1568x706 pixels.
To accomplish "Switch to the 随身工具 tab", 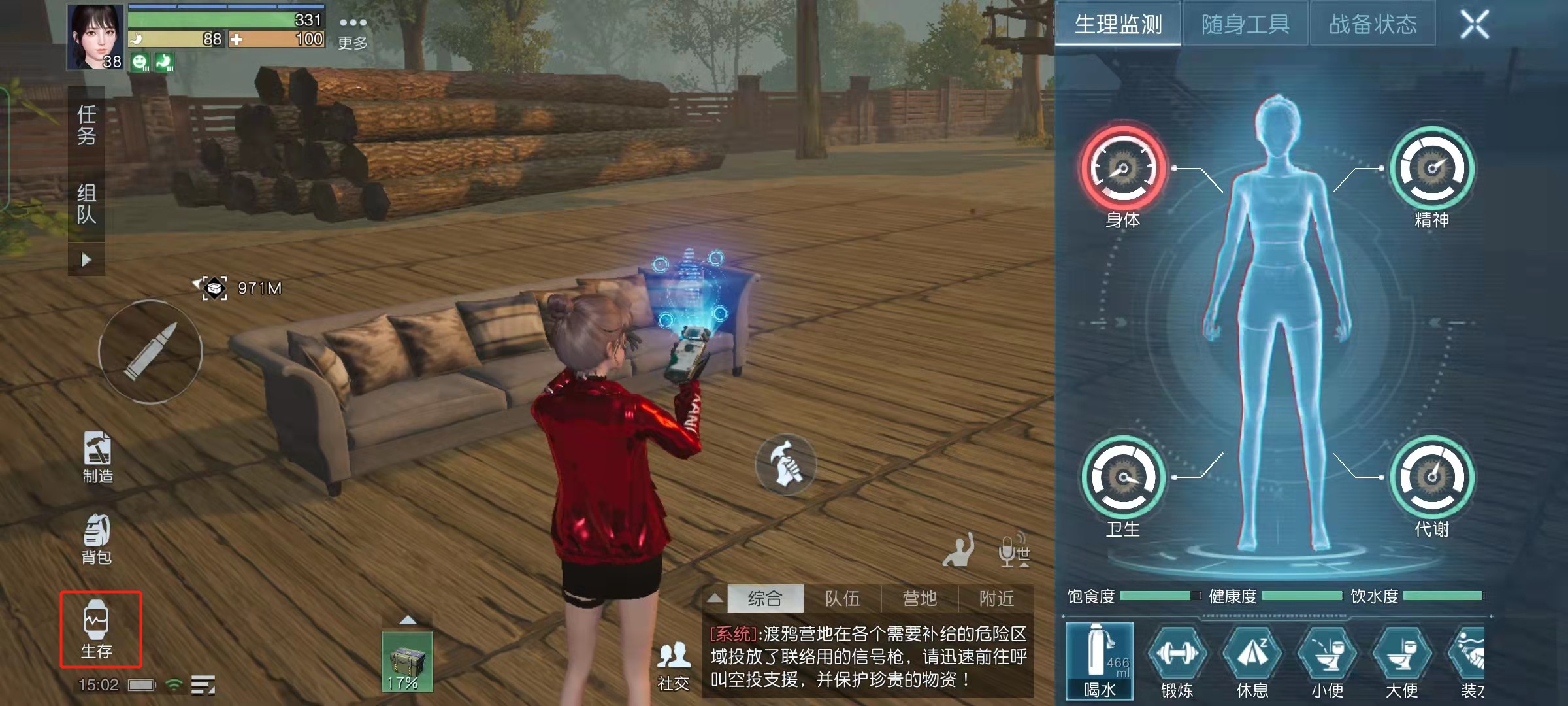I will (x=1245, y=25).
